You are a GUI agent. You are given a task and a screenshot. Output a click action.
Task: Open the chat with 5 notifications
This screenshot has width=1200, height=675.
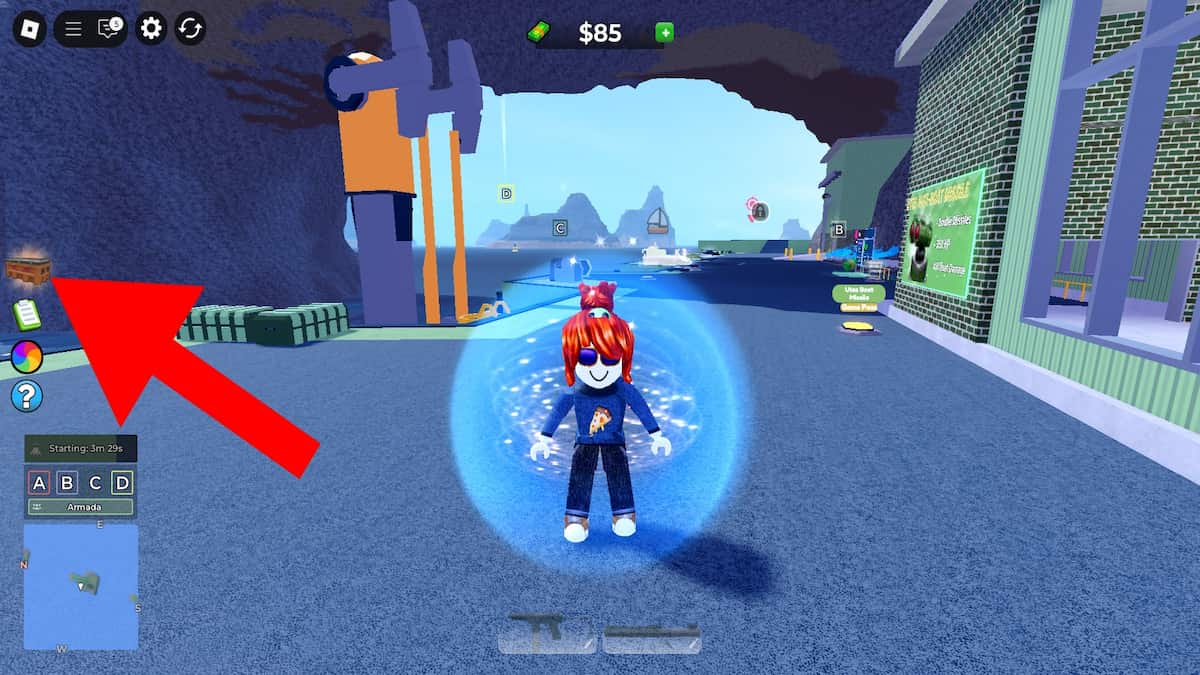pos(108,28)
